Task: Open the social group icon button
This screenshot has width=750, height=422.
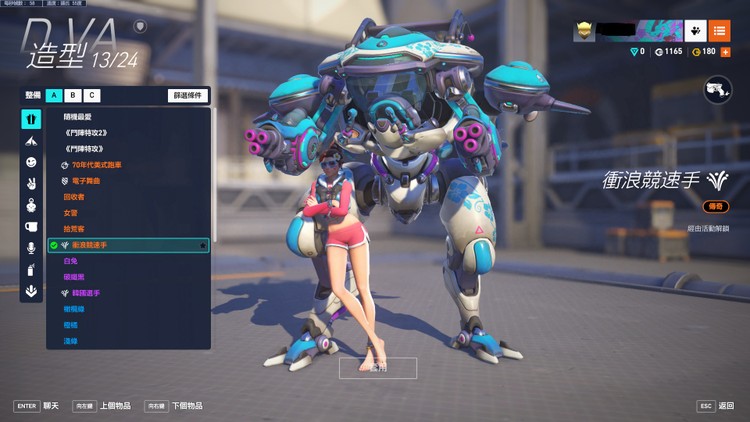Action: click(697, 31)
